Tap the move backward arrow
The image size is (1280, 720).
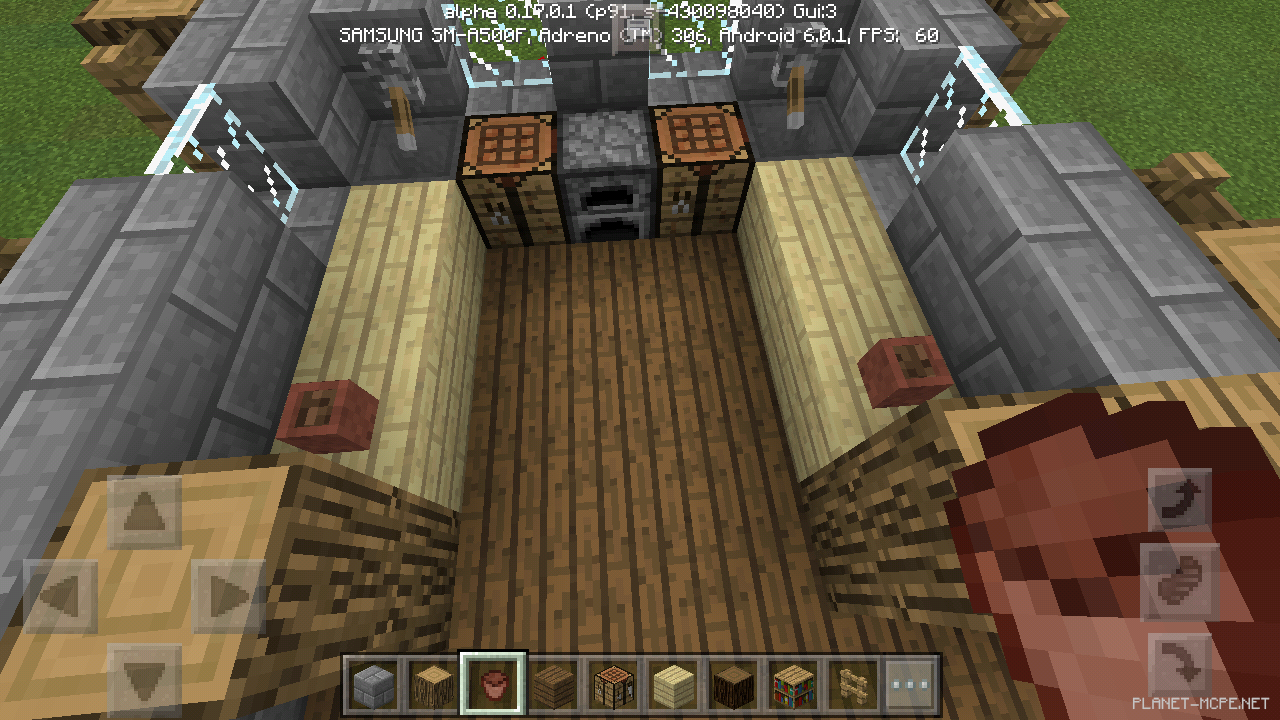(x=144, y=680)
